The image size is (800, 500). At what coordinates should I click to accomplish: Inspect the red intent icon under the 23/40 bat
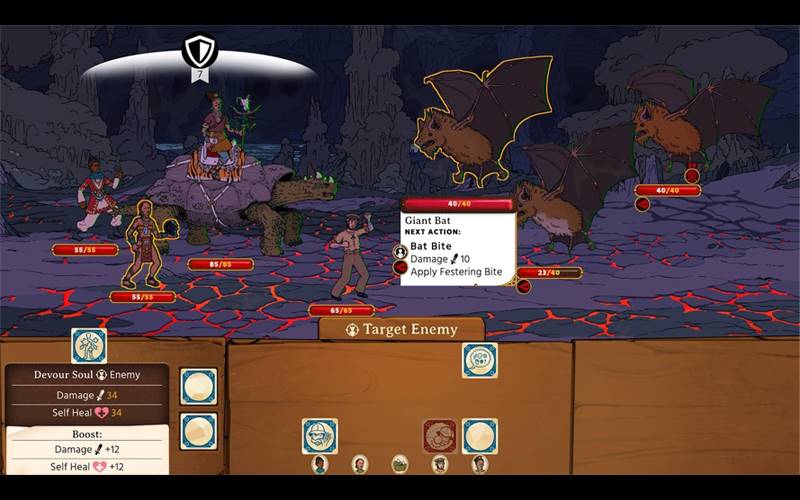tap(523, 287)
